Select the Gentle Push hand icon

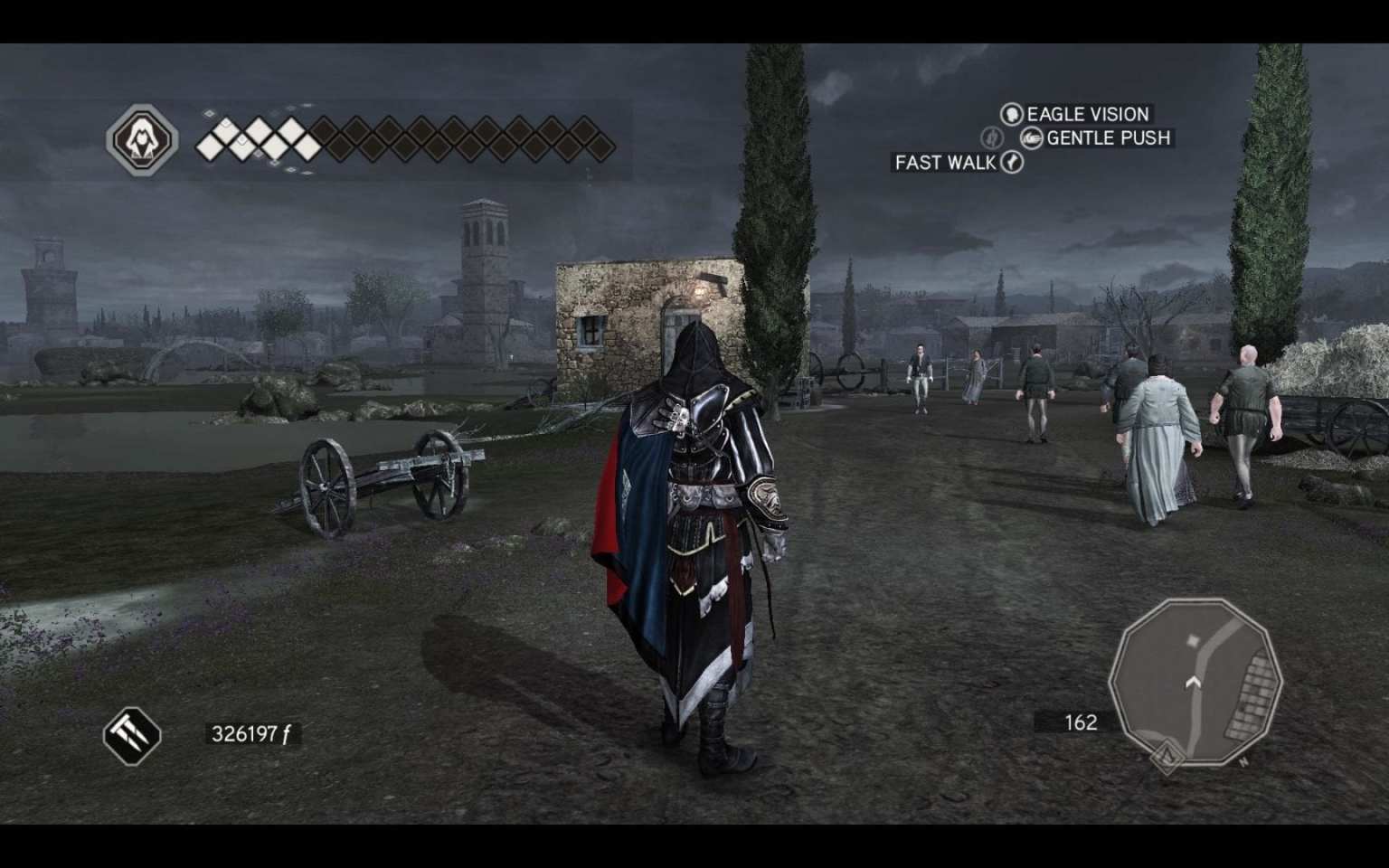1031,138
